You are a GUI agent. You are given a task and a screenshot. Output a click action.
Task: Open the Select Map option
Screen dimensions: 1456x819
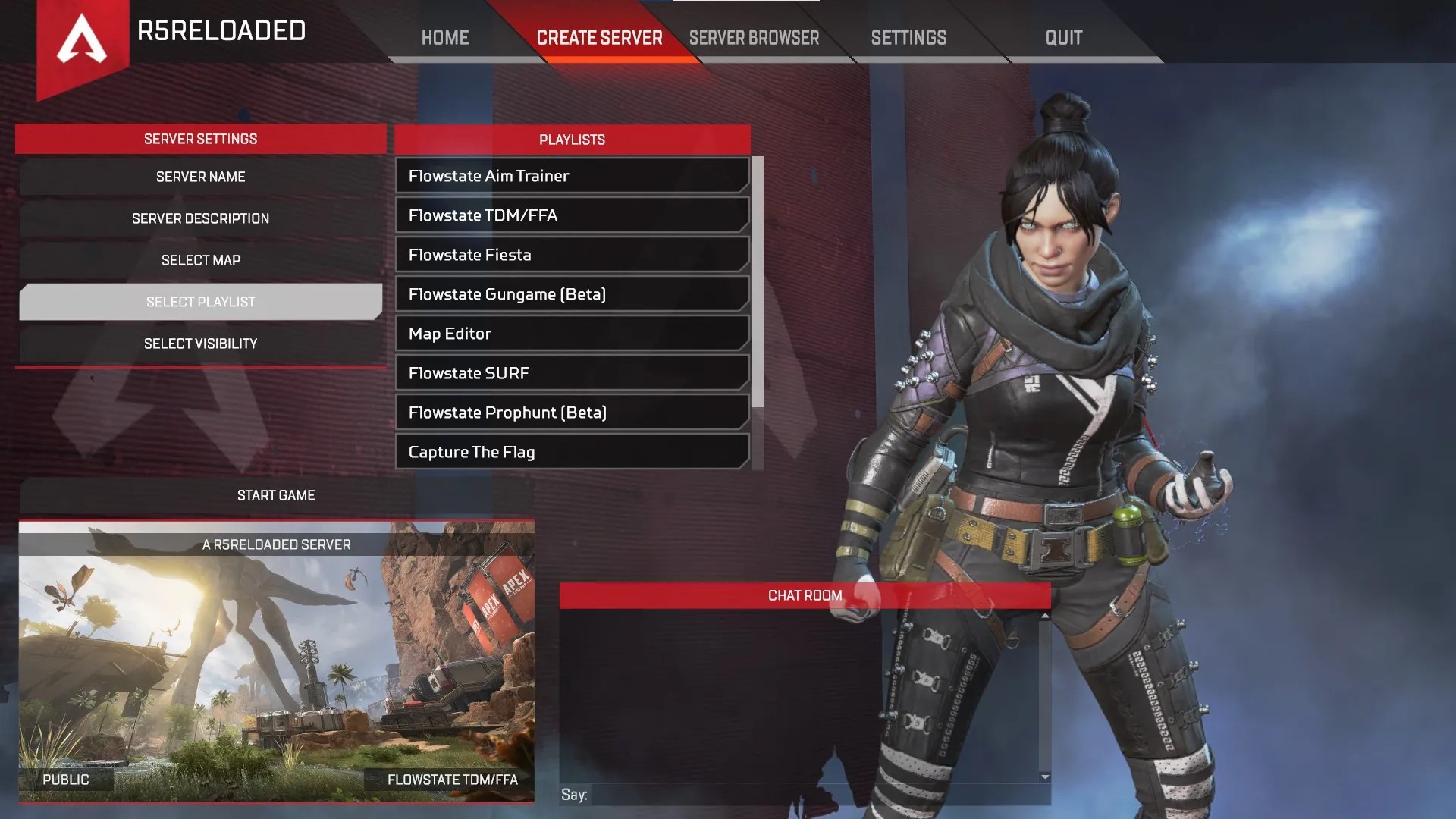(x=200, y=259)
